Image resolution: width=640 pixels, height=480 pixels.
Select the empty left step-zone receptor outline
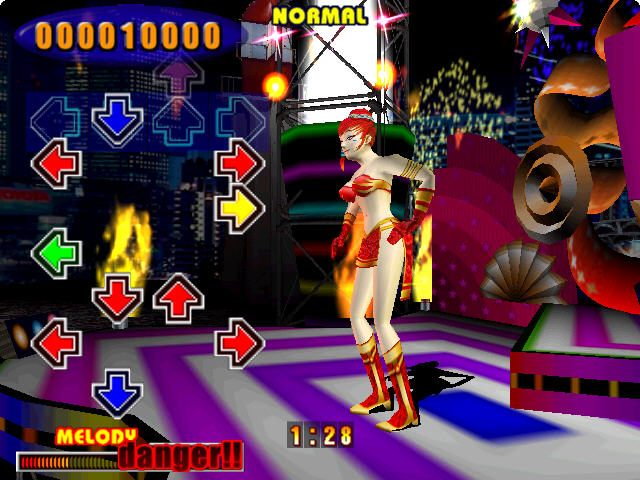pyautogui.click(x=56, y=121)
